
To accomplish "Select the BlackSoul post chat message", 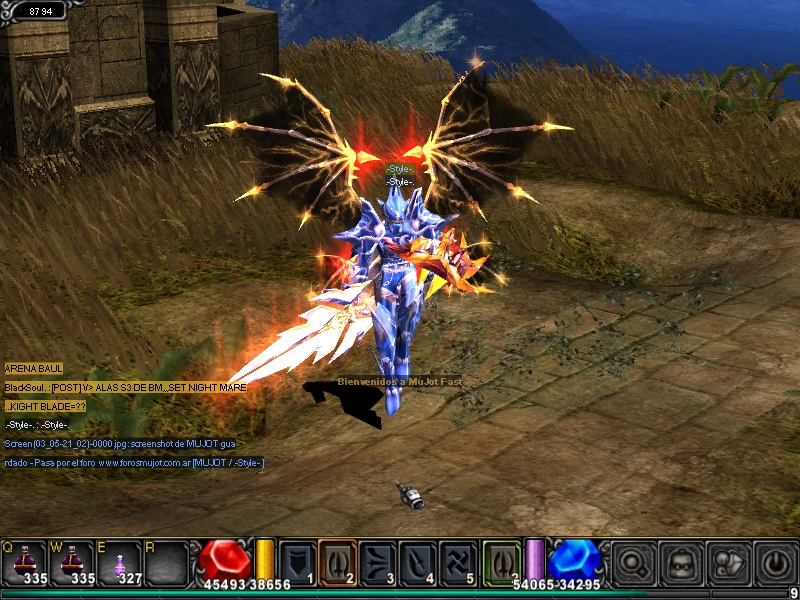I will (124, 387).
